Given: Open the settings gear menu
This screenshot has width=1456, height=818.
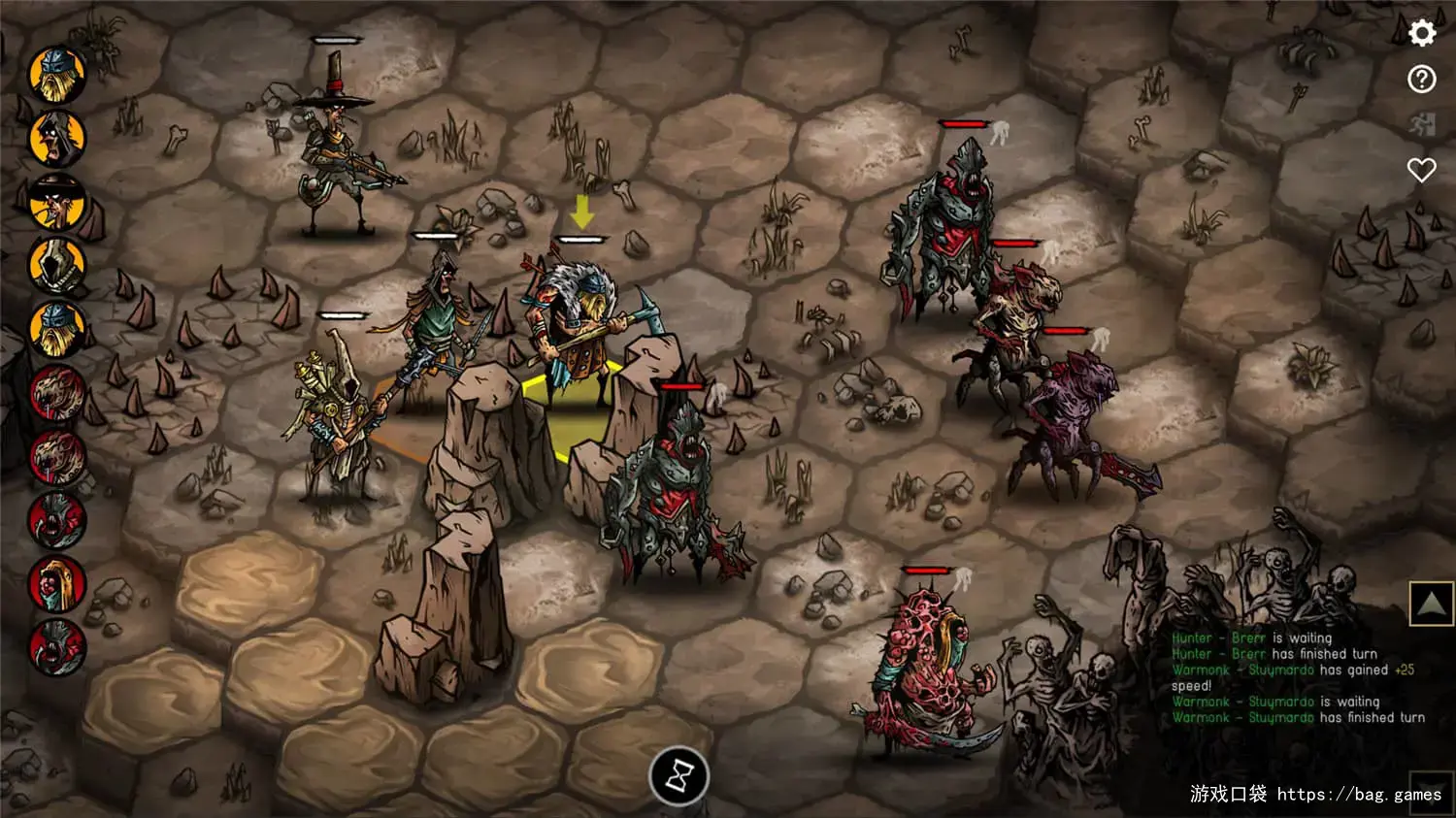Looking at the screenshot, I should [1422, 33].
